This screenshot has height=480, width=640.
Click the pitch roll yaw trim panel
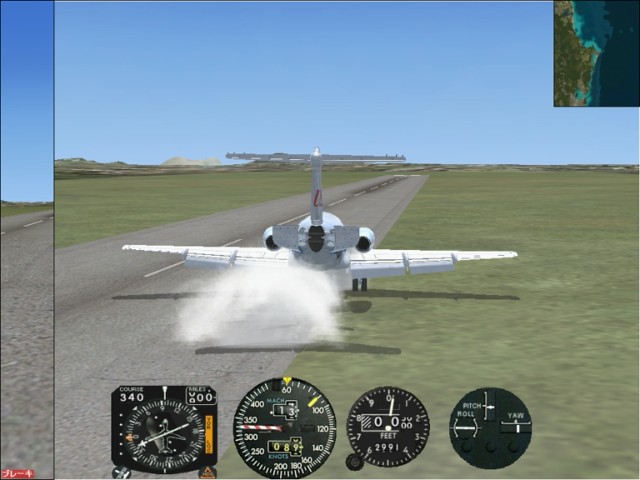[x=490, y=427]
